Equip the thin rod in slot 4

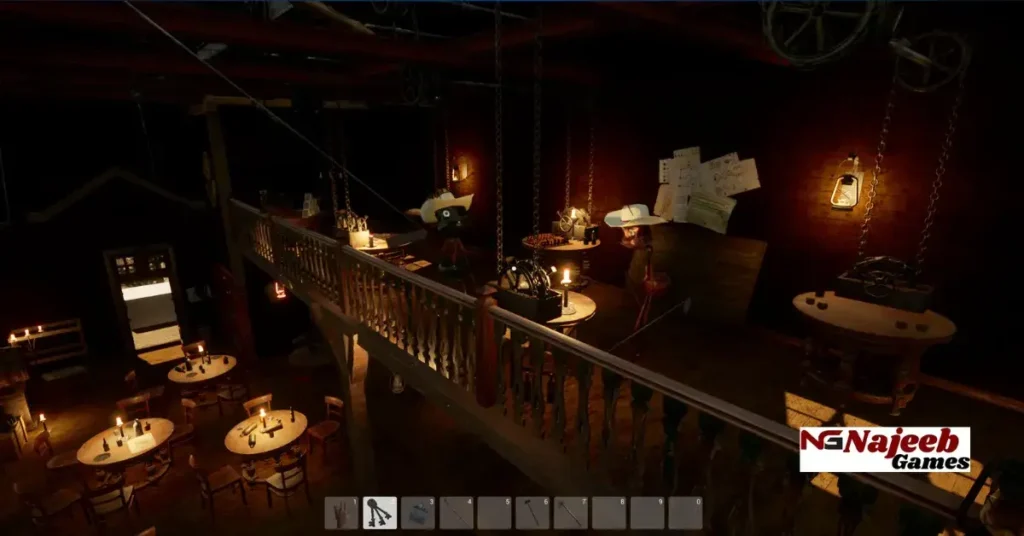pos(456,513)
